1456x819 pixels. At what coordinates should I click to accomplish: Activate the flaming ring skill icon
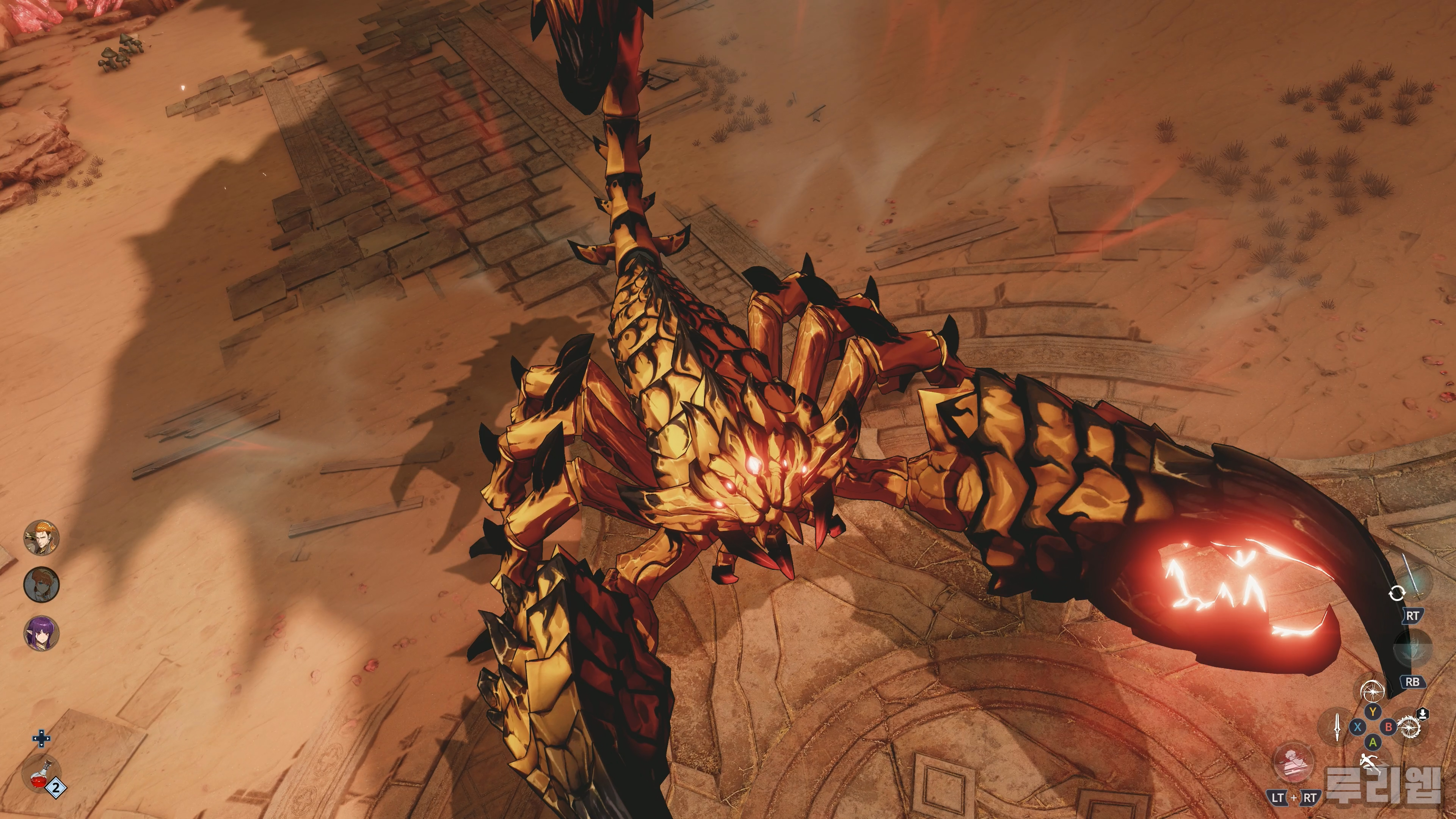tap(1410, 726)
